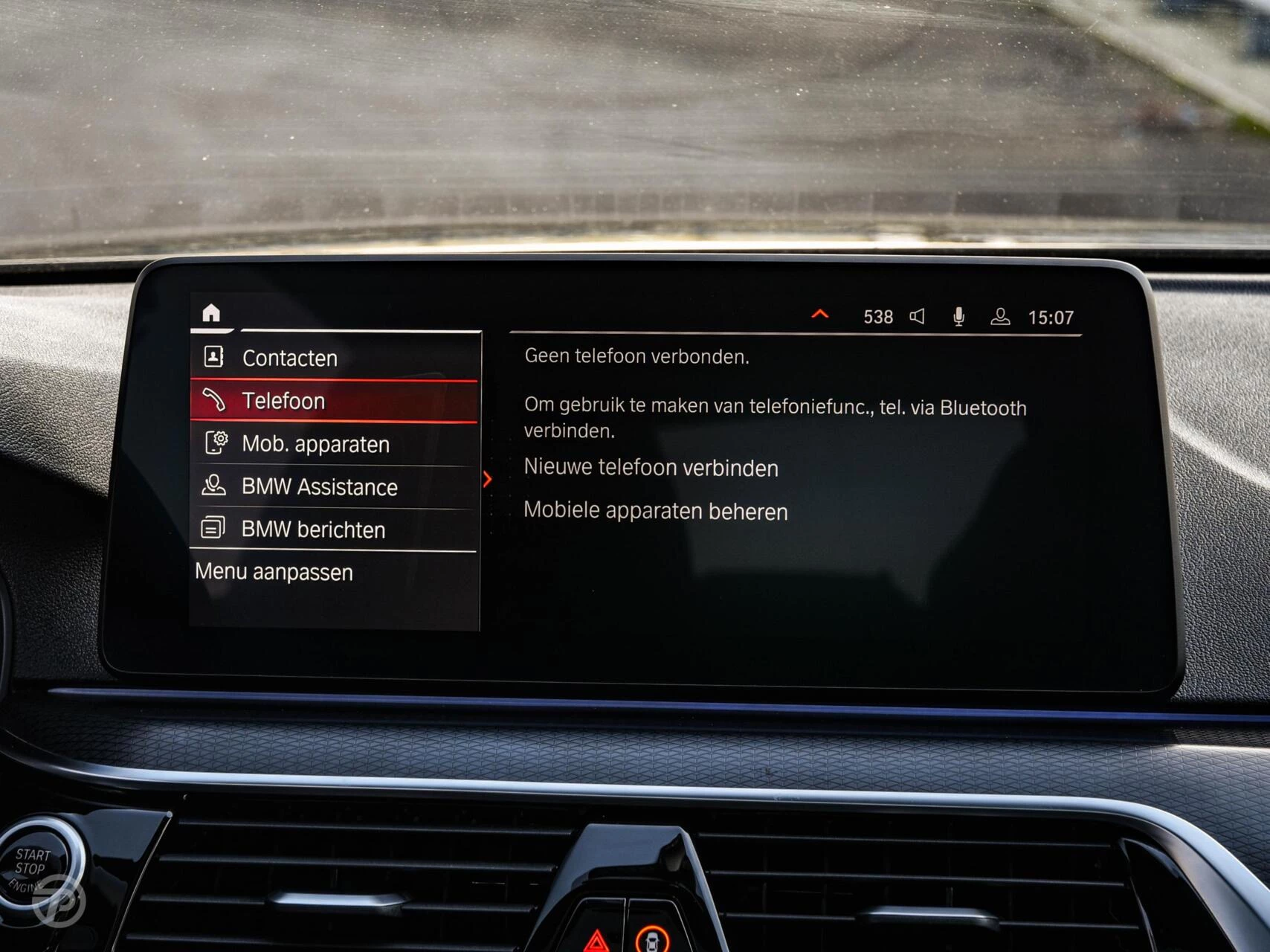Image resolution: width=1270 pixels, height=952 pixels.
Task: Select radio preset 538 in the status bar
Action: [879, 316]
